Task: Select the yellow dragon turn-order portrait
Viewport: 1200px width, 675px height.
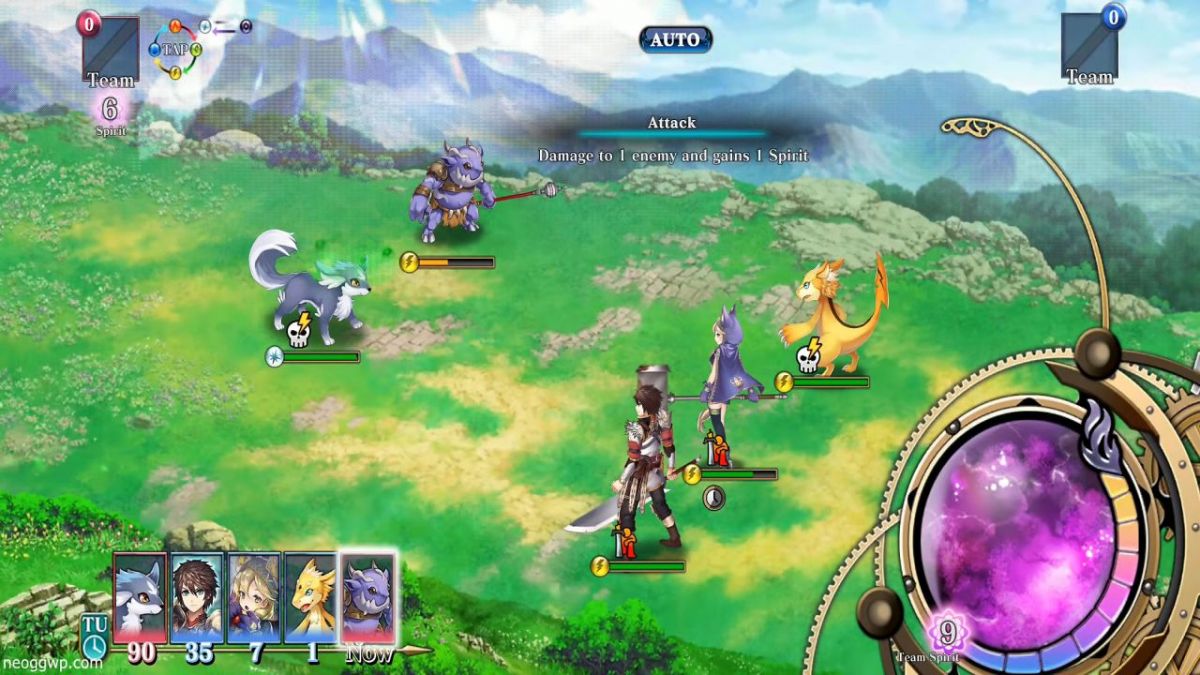Action: [x=311, y=597]
